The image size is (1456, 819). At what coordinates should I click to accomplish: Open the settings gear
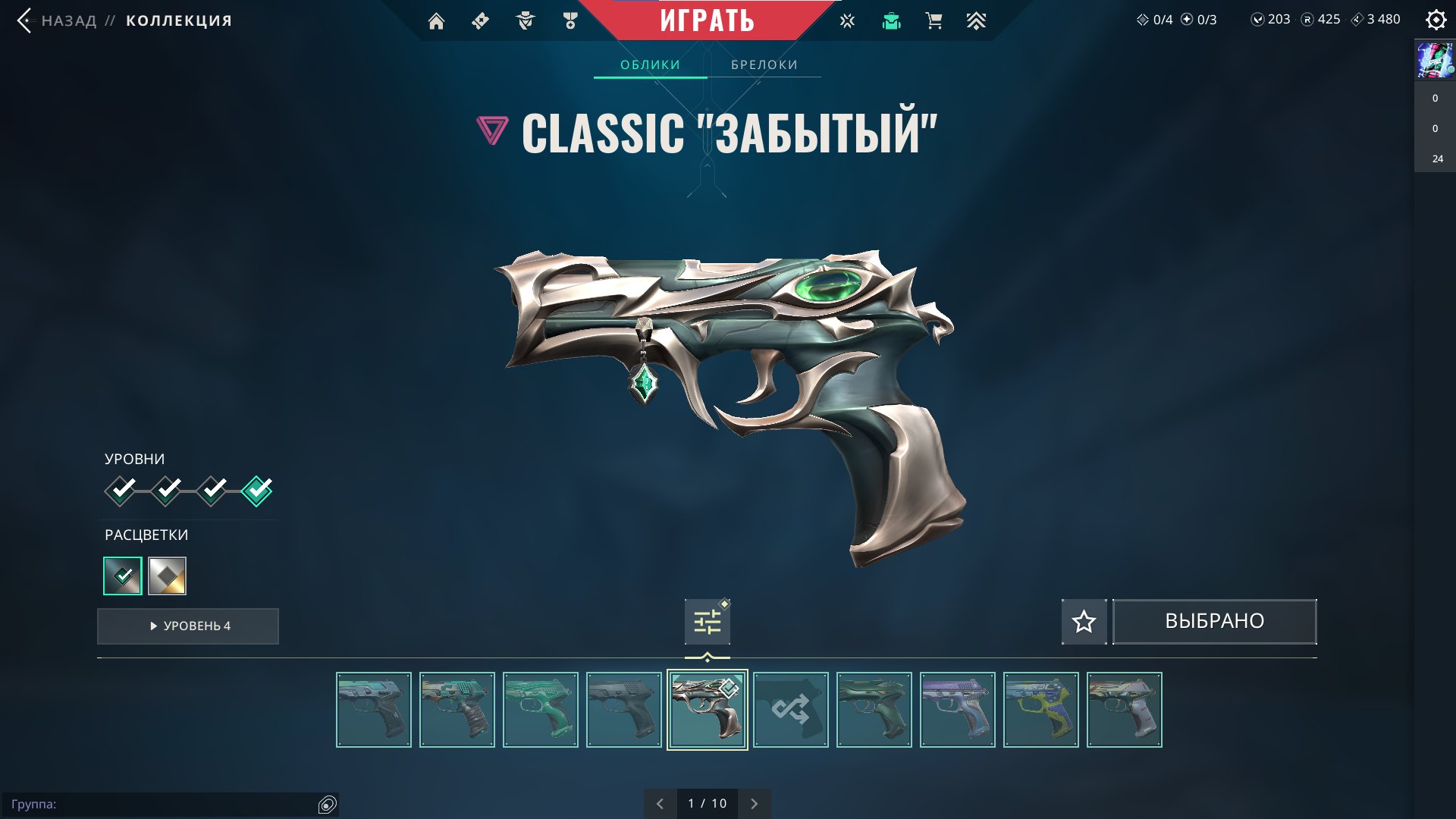[x=1436, y=20]
